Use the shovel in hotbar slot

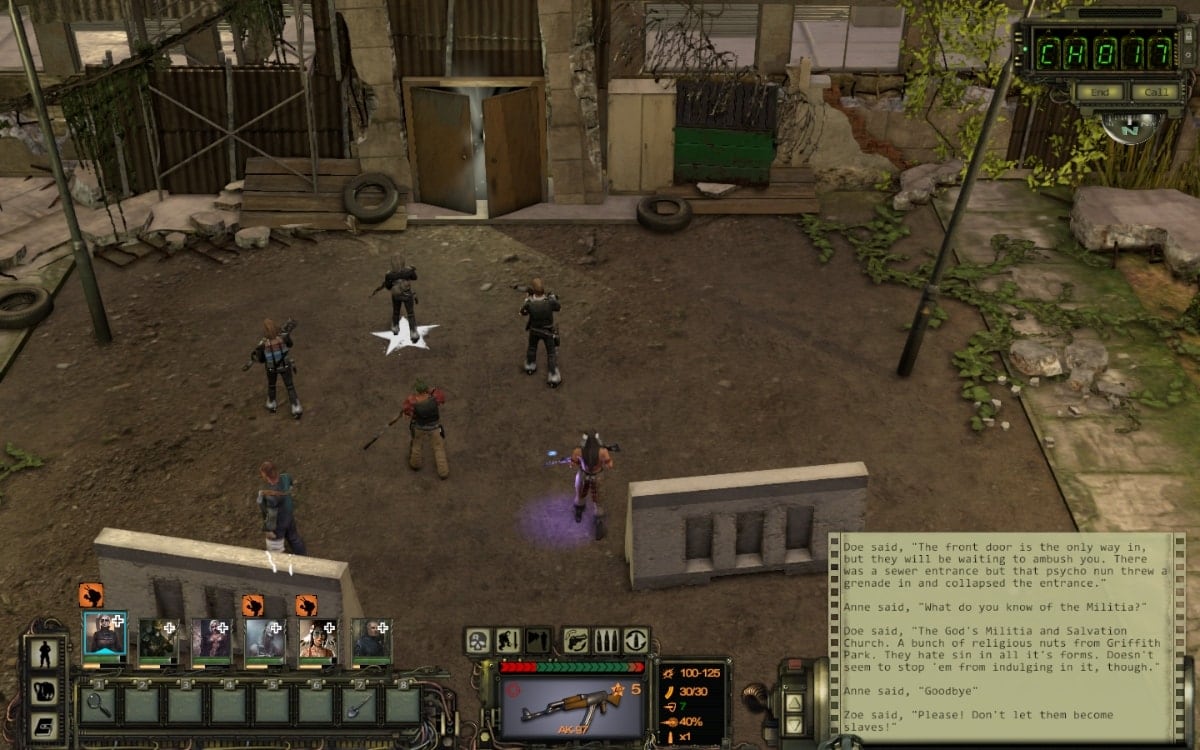pyautogui.click(x=360, y=704)
